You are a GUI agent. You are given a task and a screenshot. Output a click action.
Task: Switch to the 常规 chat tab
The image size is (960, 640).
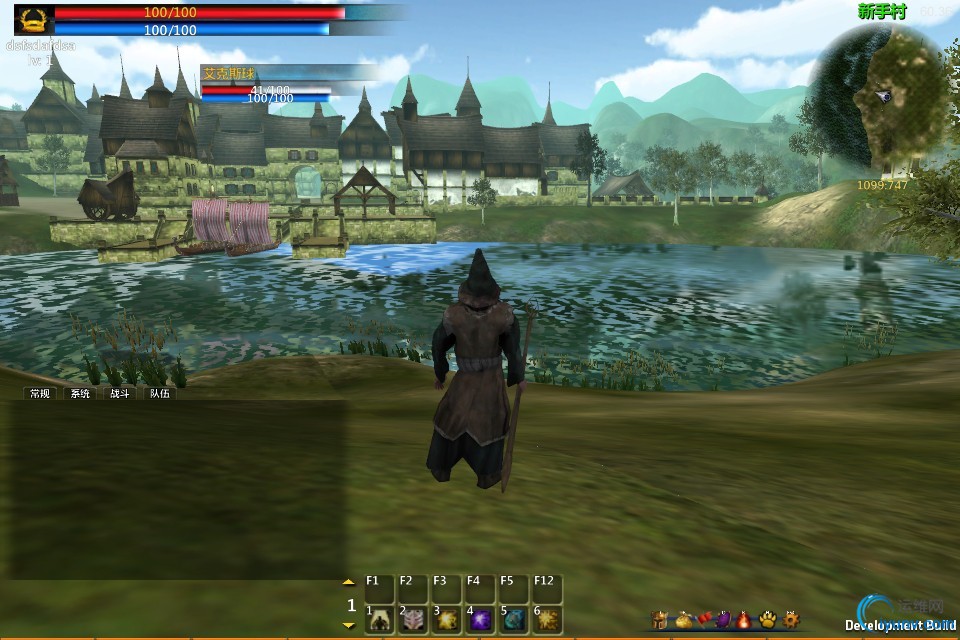(40, 394)
